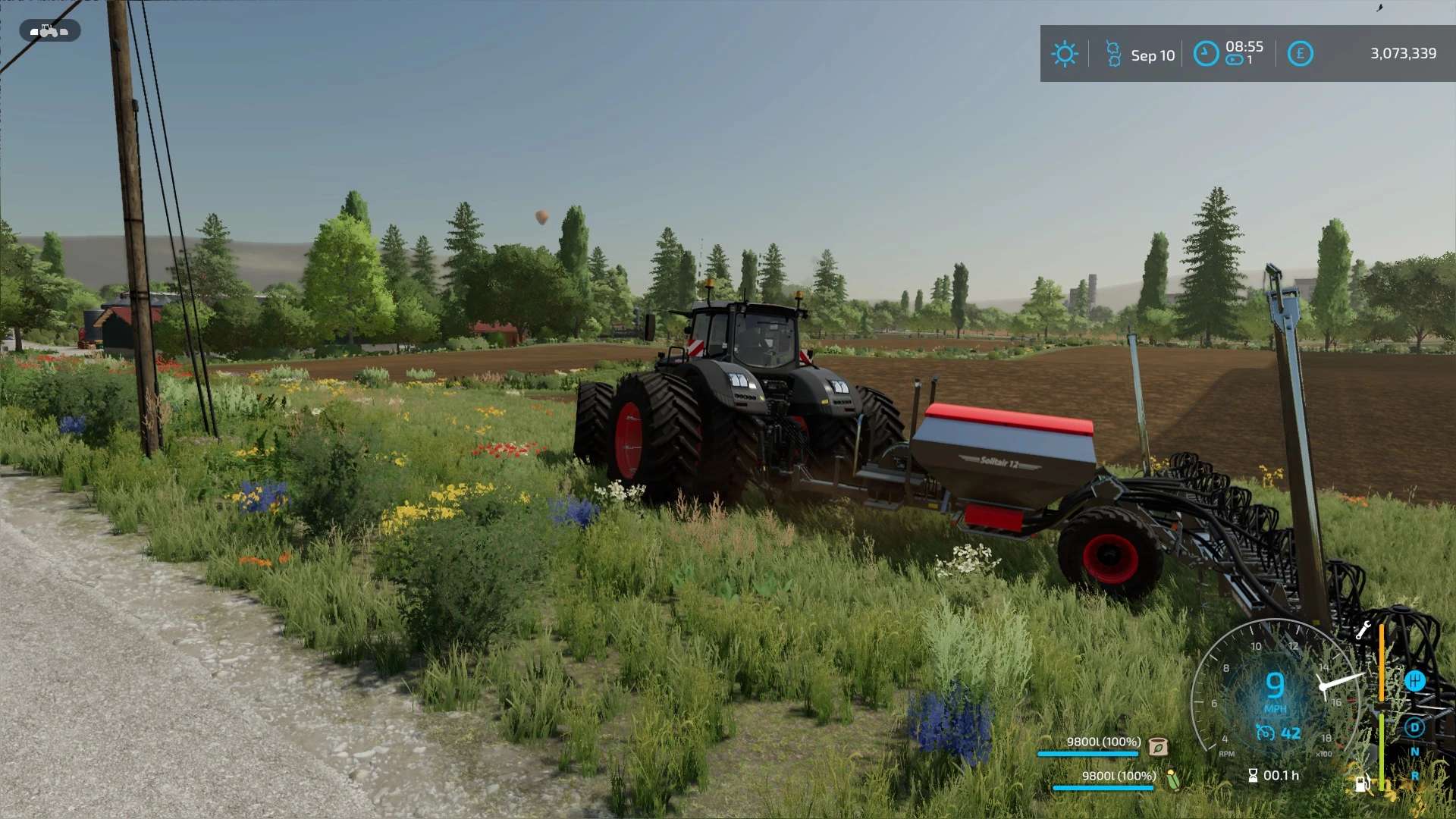The width and height of the screenshot is (1456, 819).
Task: Switch to Neutral gear indicator
Action: (x=1414, y=752)
